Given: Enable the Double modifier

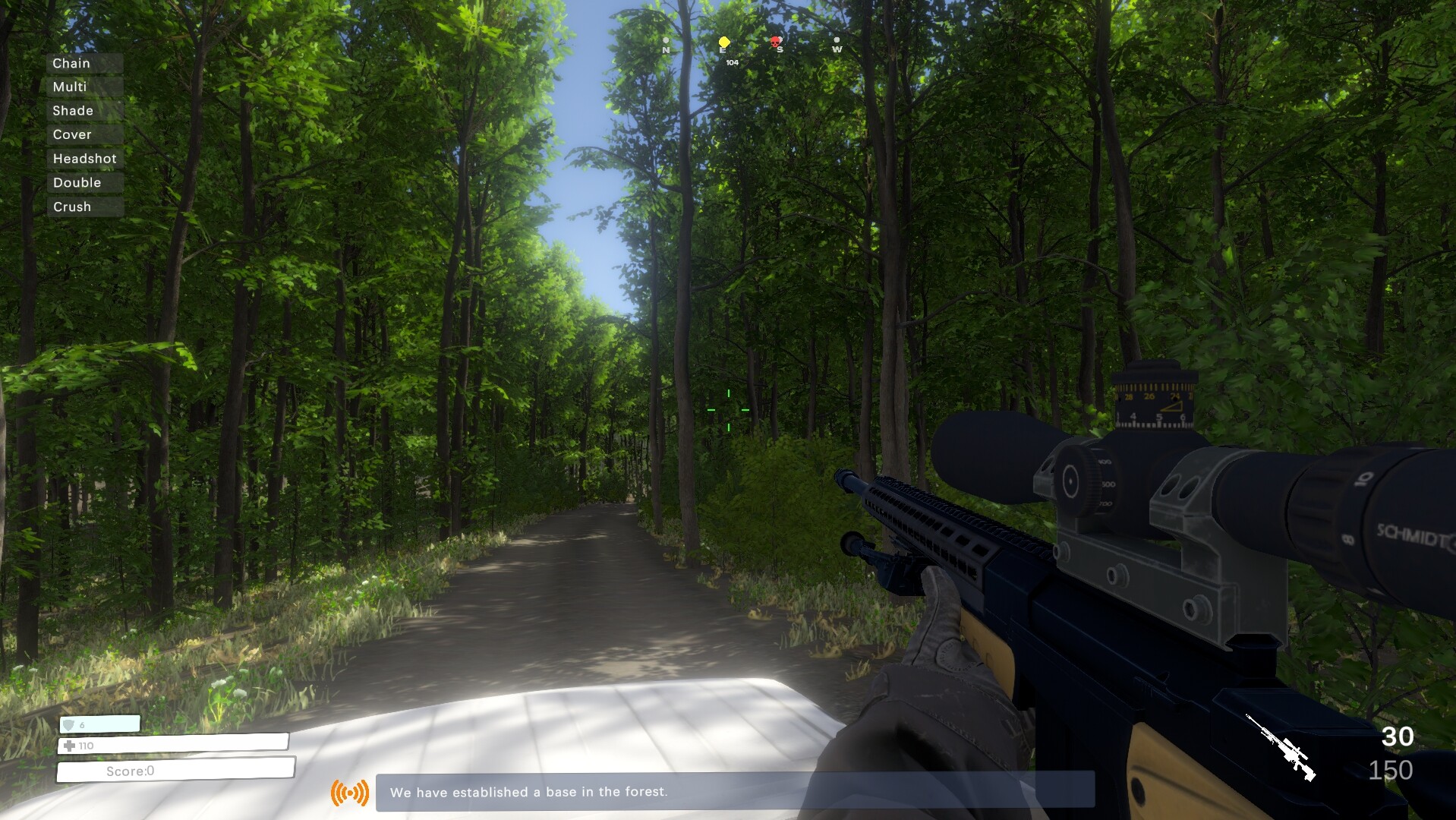Looking at the screenshot, I should point(77,182).
